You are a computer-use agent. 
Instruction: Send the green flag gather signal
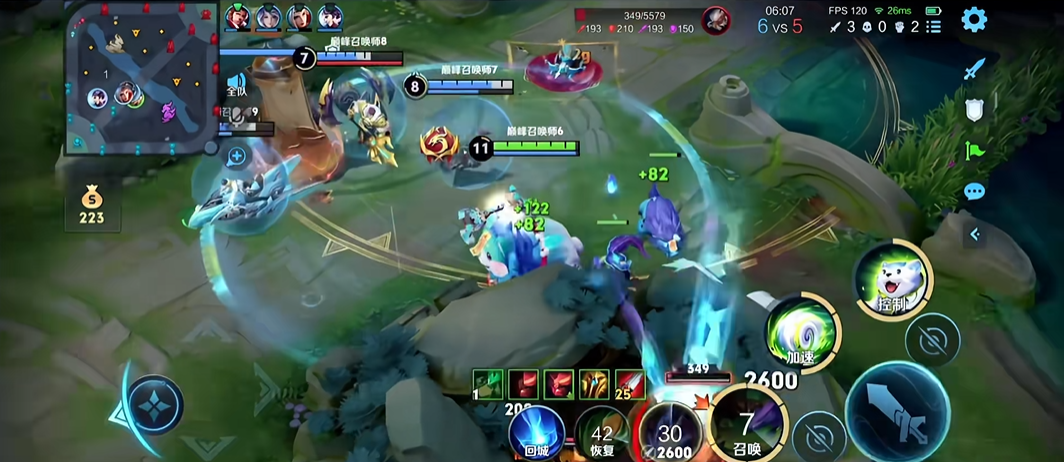(974, 151)
